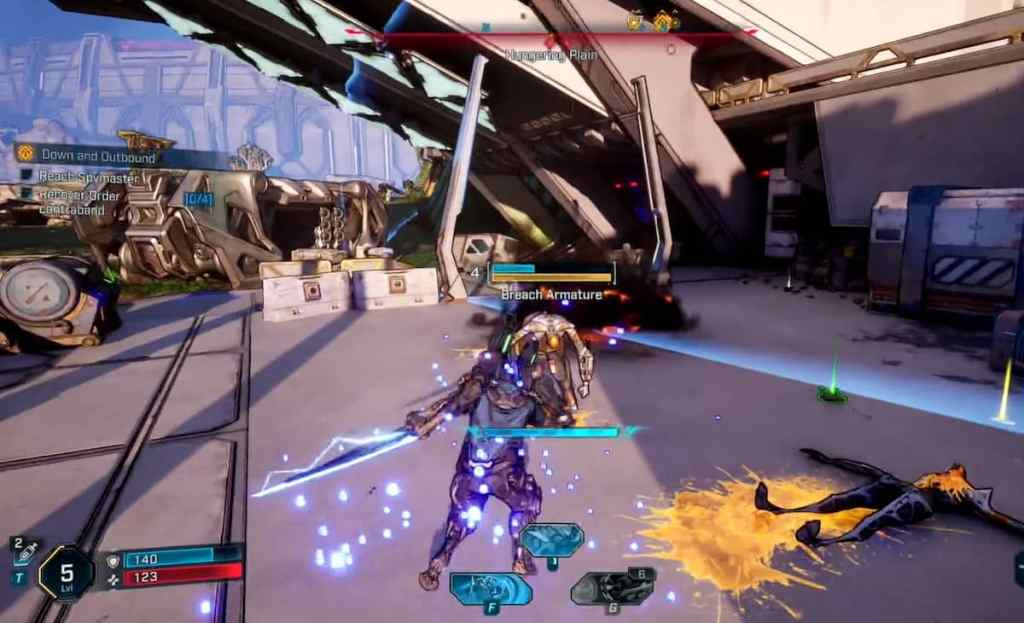This screenshot has width=1024, height=623.
Task: Click the level 5 hexagon badge
Action: pyautogui.click(x=66, y=573)
